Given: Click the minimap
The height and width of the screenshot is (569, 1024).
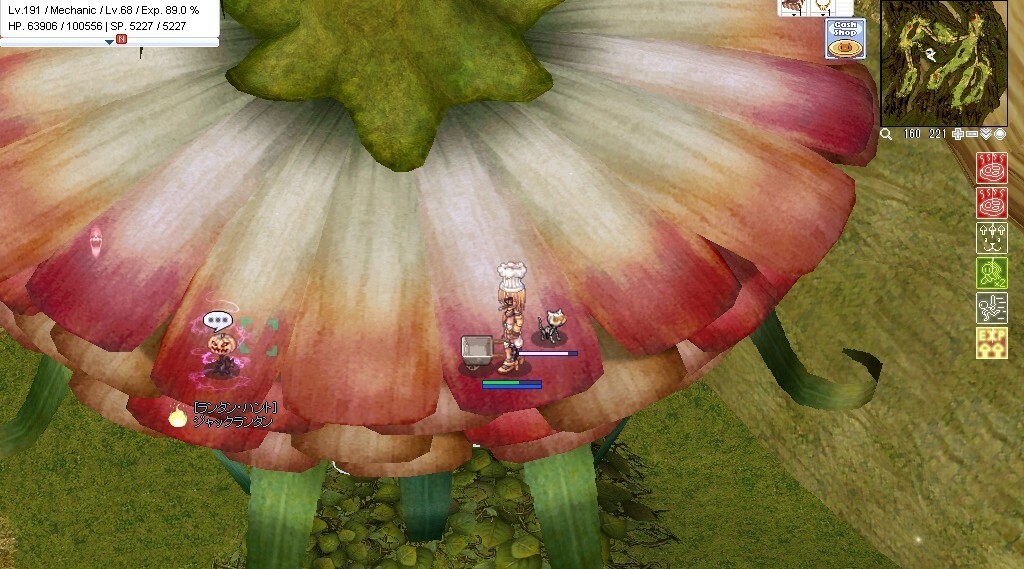Looking at the screenshot, I should tap(944, 63).
